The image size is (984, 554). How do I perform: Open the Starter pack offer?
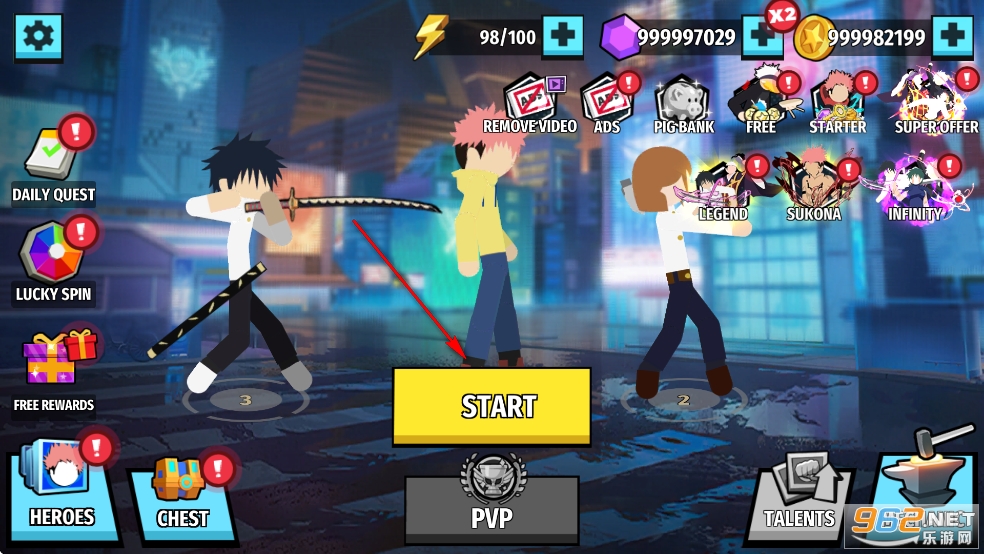837,104
